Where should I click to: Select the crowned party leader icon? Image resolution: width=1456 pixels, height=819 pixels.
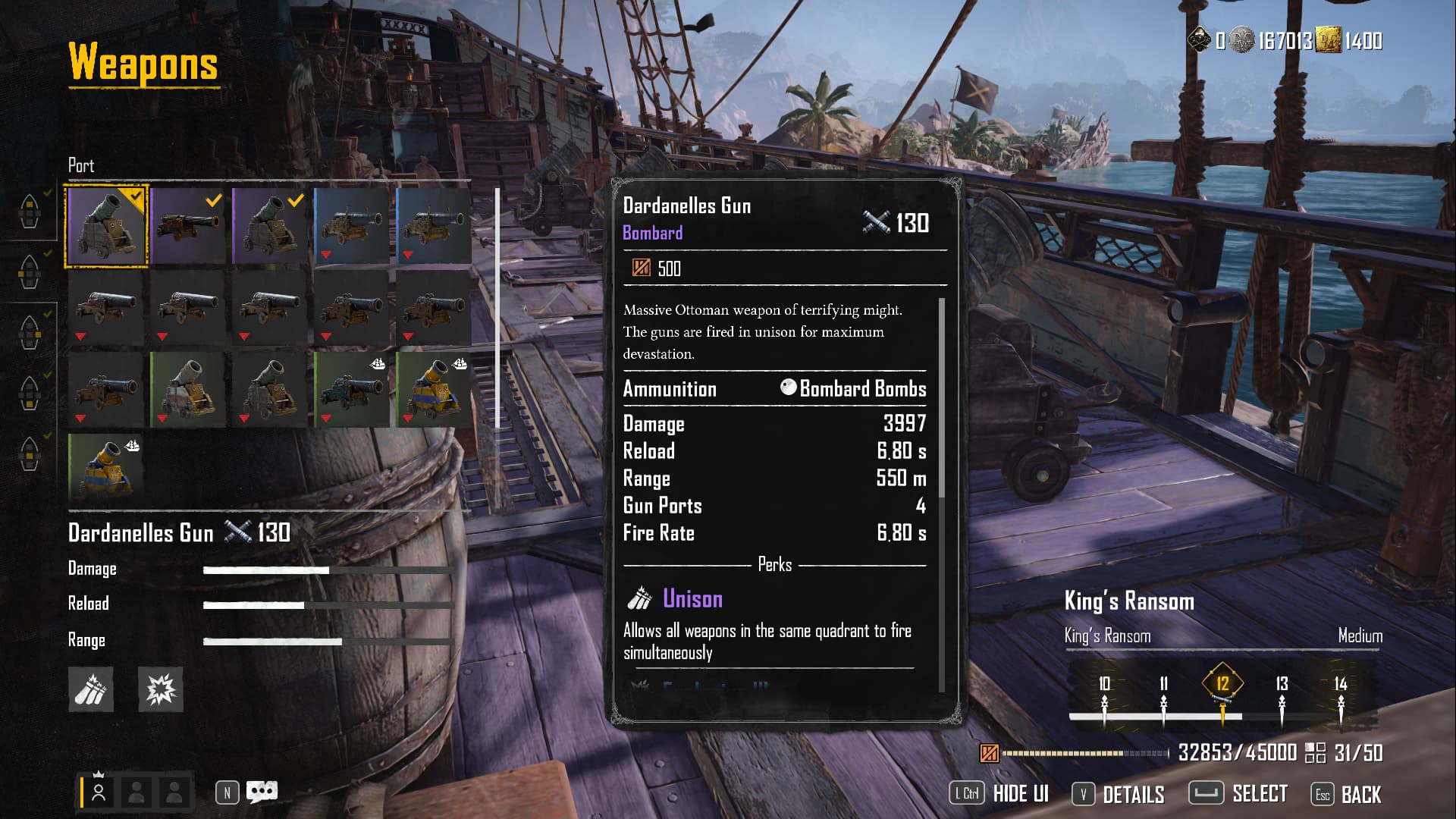point(99,791)
